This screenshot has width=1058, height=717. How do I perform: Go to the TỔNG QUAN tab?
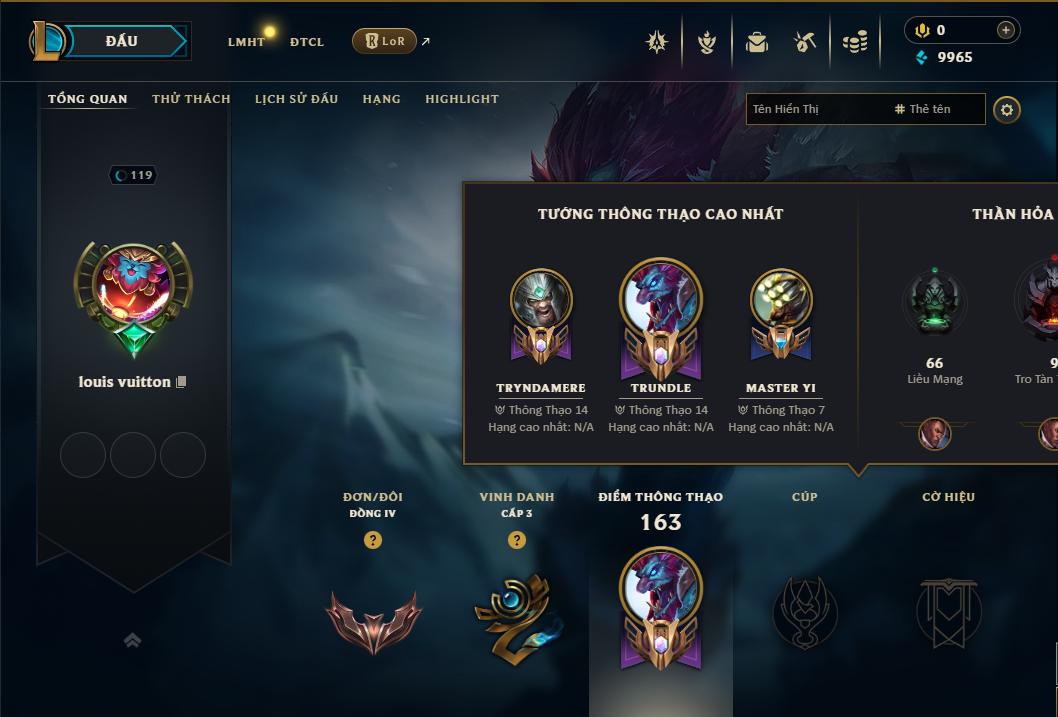pyautogui.click(x=88, y=99)
